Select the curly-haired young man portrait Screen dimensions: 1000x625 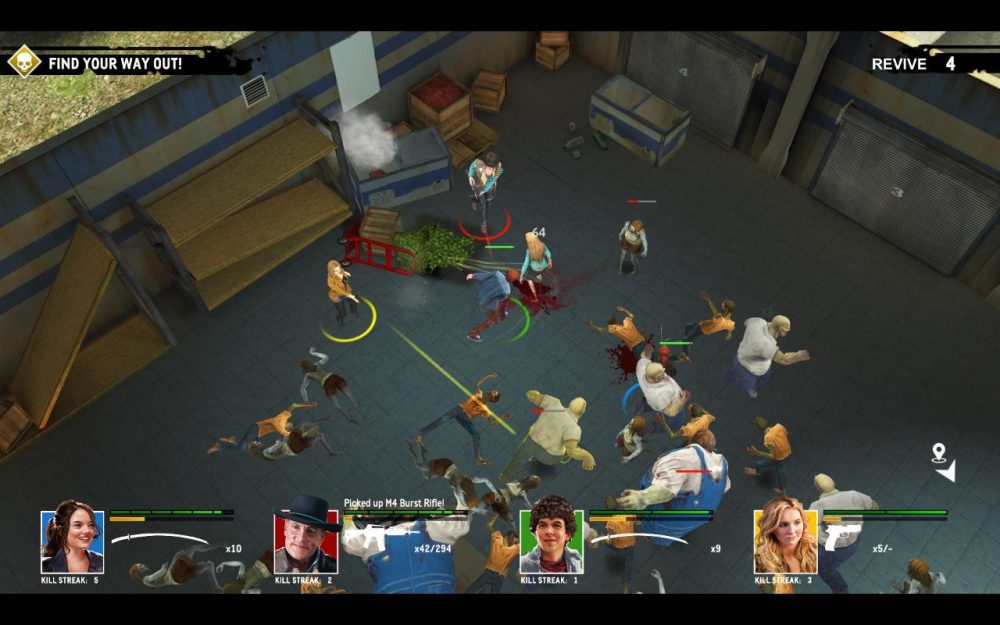tap(550, 541)
